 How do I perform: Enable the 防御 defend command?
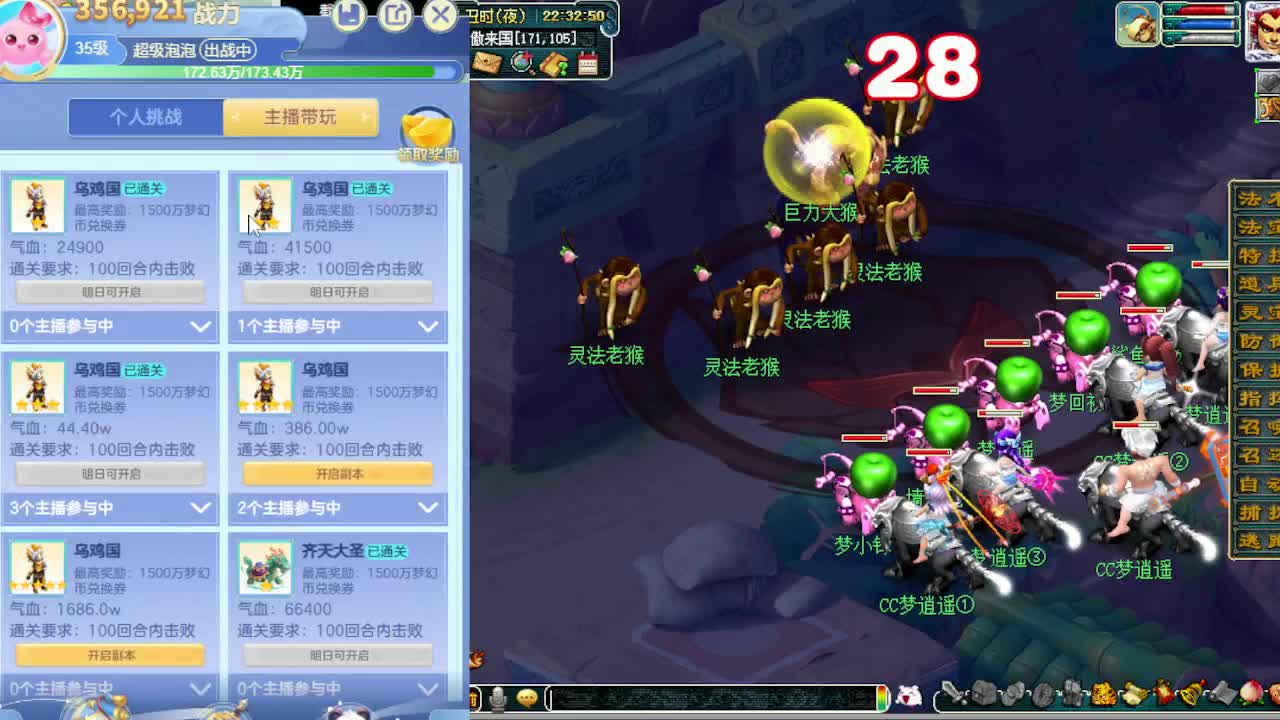click(x=1258, y=343)
